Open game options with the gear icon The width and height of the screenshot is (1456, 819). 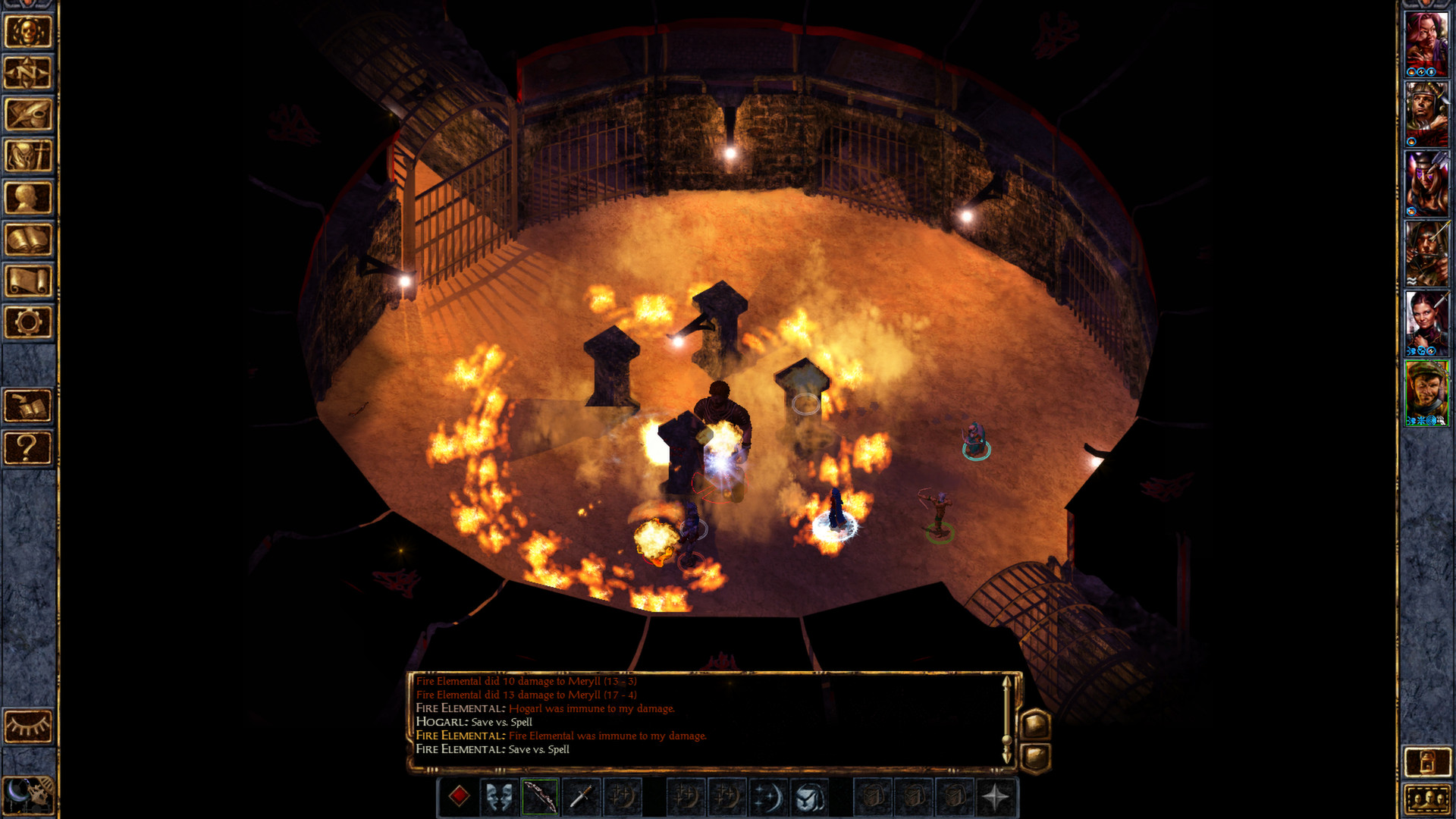click(28, 322)
